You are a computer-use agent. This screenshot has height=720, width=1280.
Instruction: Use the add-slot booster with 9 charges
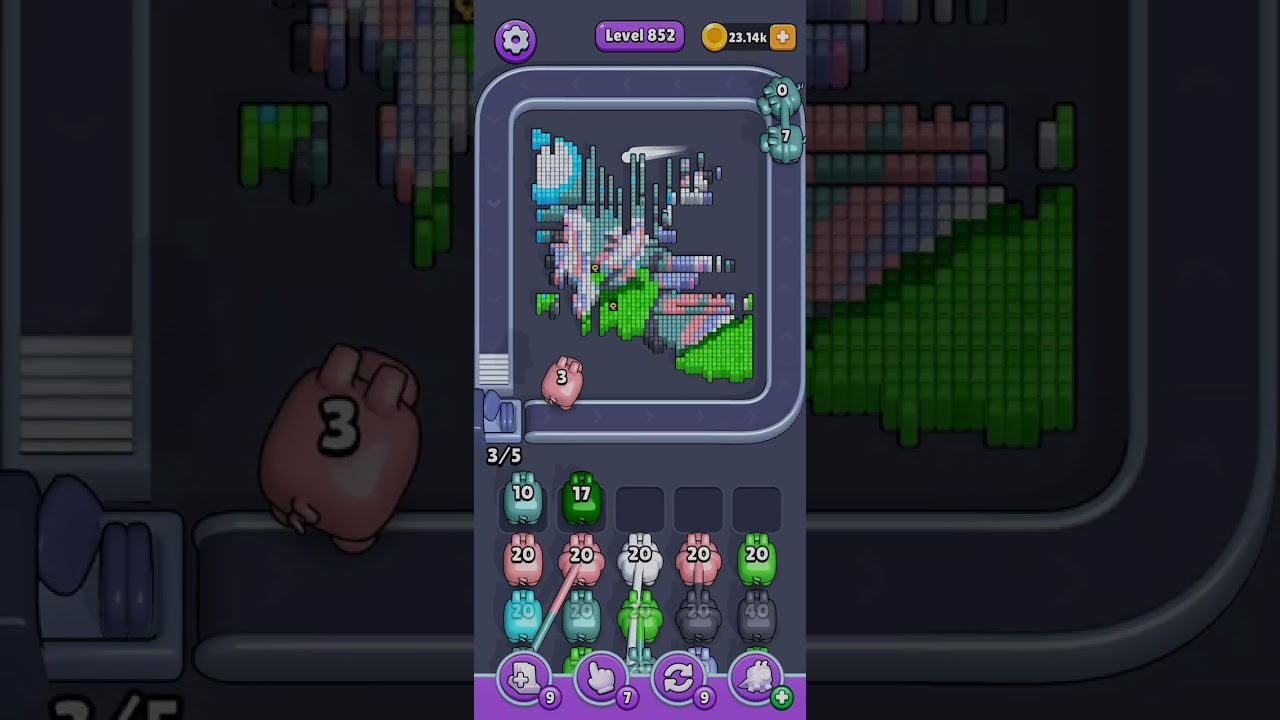pos(524,679)
